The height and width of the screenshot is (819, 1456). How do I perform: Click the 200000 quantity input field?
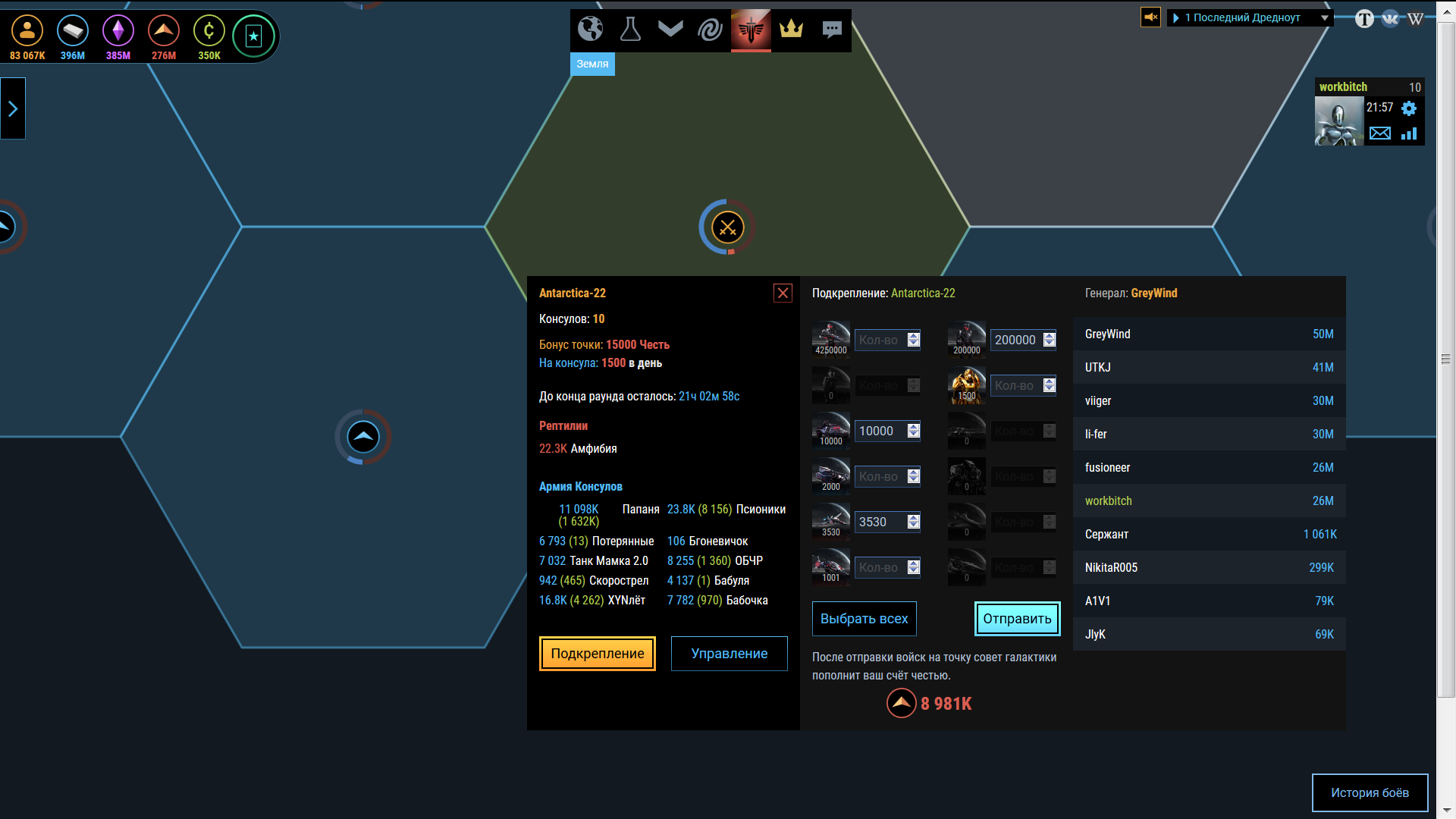[1015, 340]
